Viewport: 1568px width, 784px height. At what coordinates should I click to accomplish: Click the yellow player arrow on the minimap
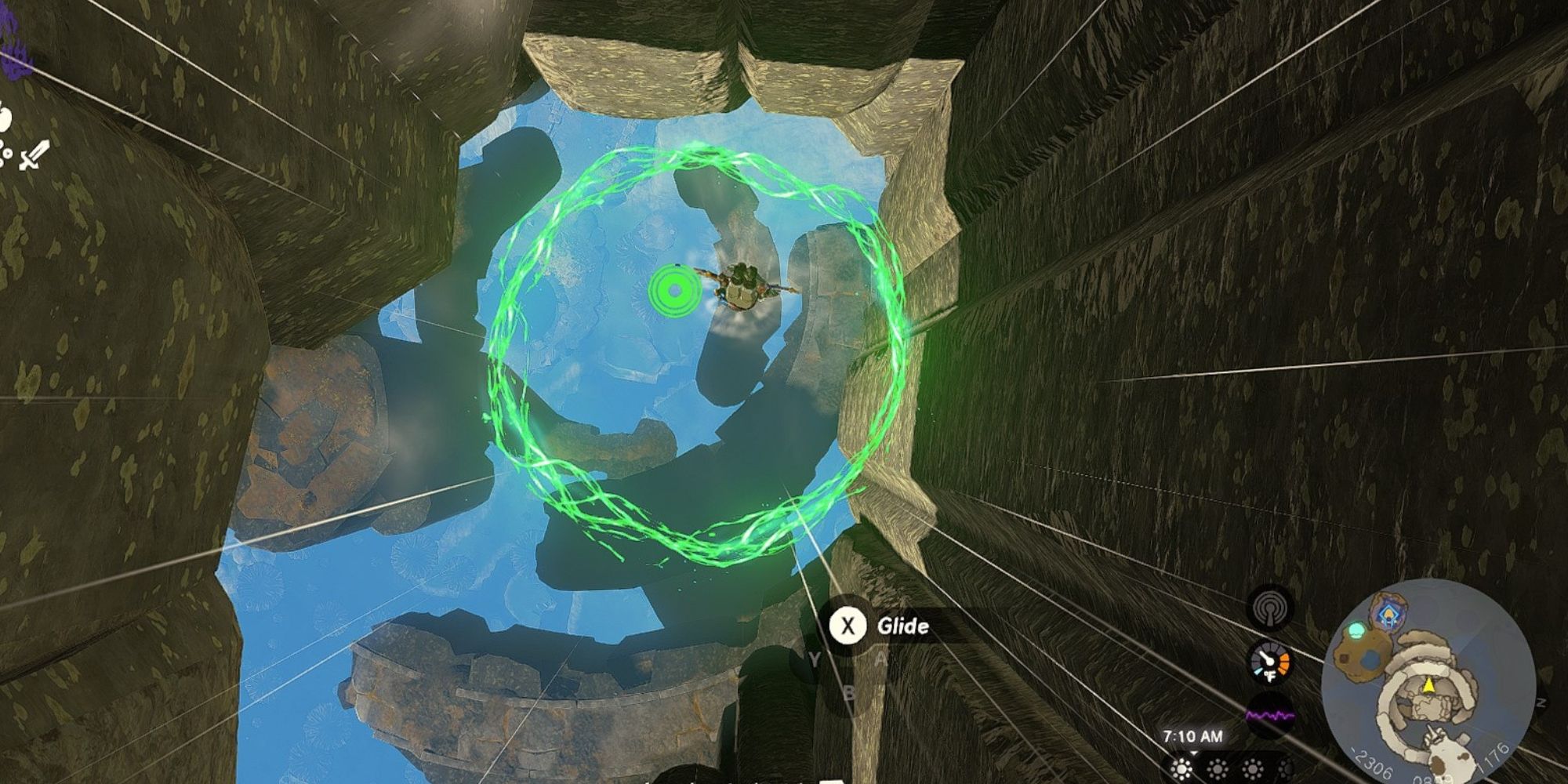point(1428,685)
